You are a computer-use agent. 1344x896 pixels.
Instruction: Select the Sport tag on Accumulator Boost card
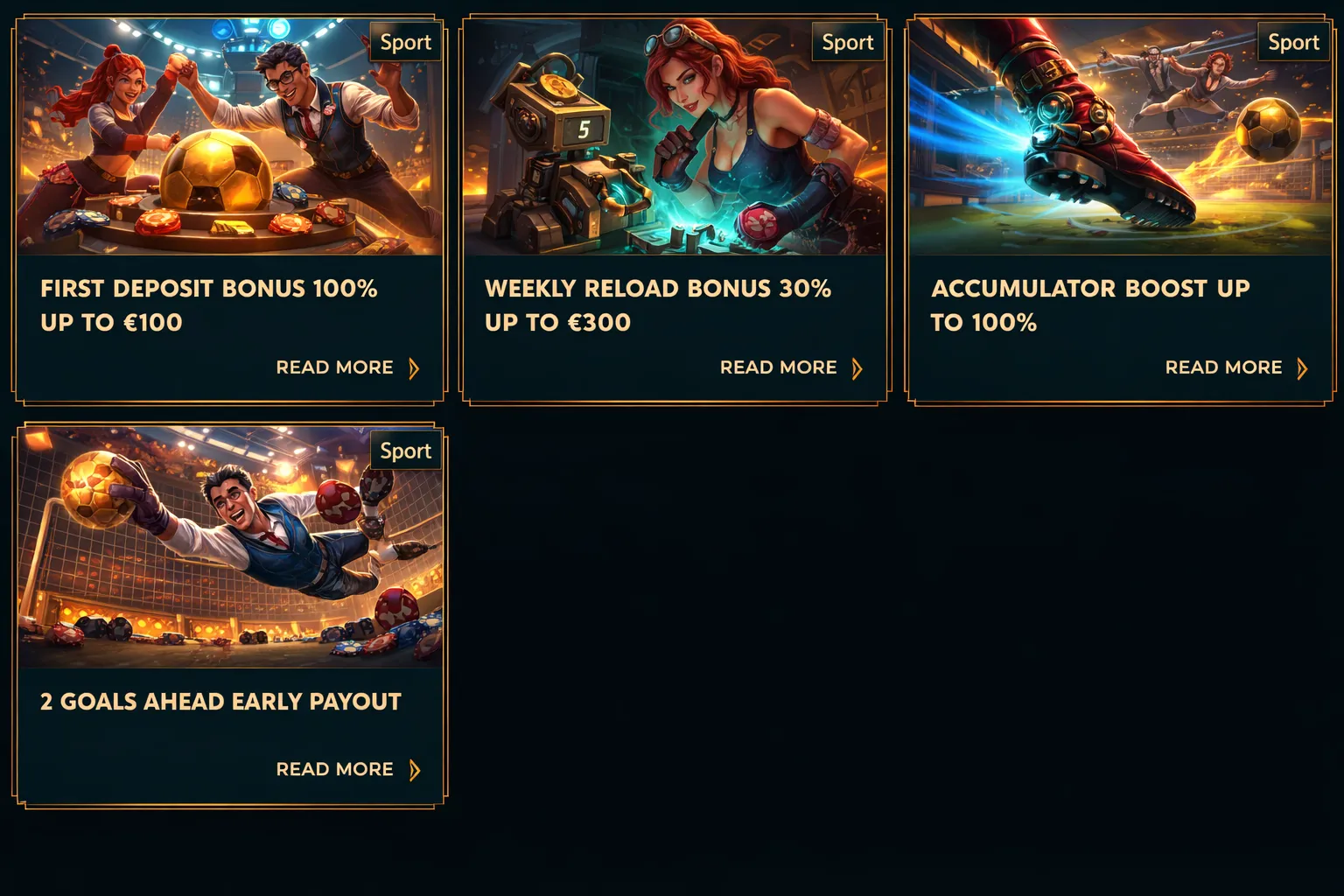pos(1293,42)
